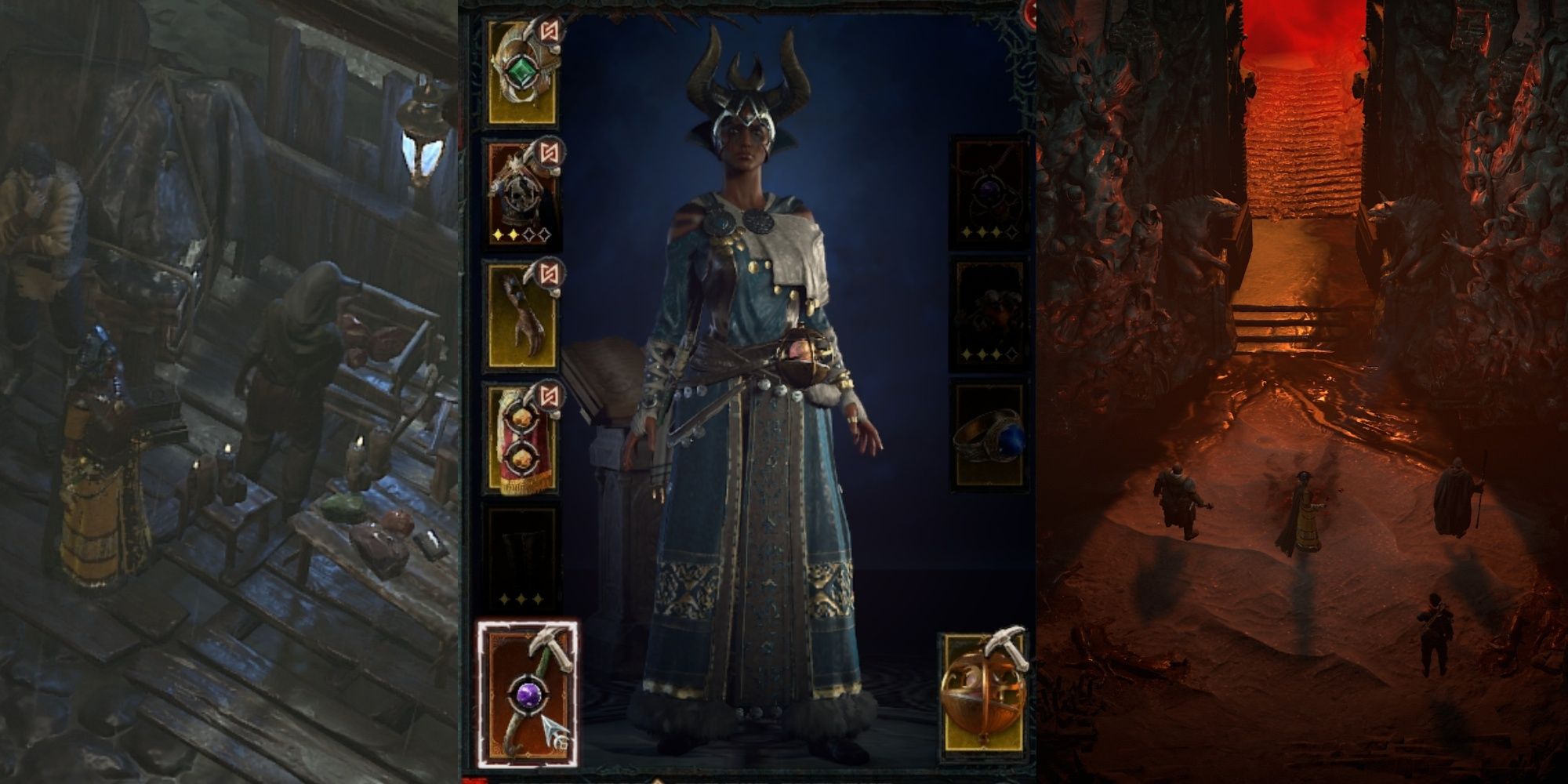This screenshot has height=784, width=1568.
Task: Open the red leg armor slot
Action: [521, 439]
